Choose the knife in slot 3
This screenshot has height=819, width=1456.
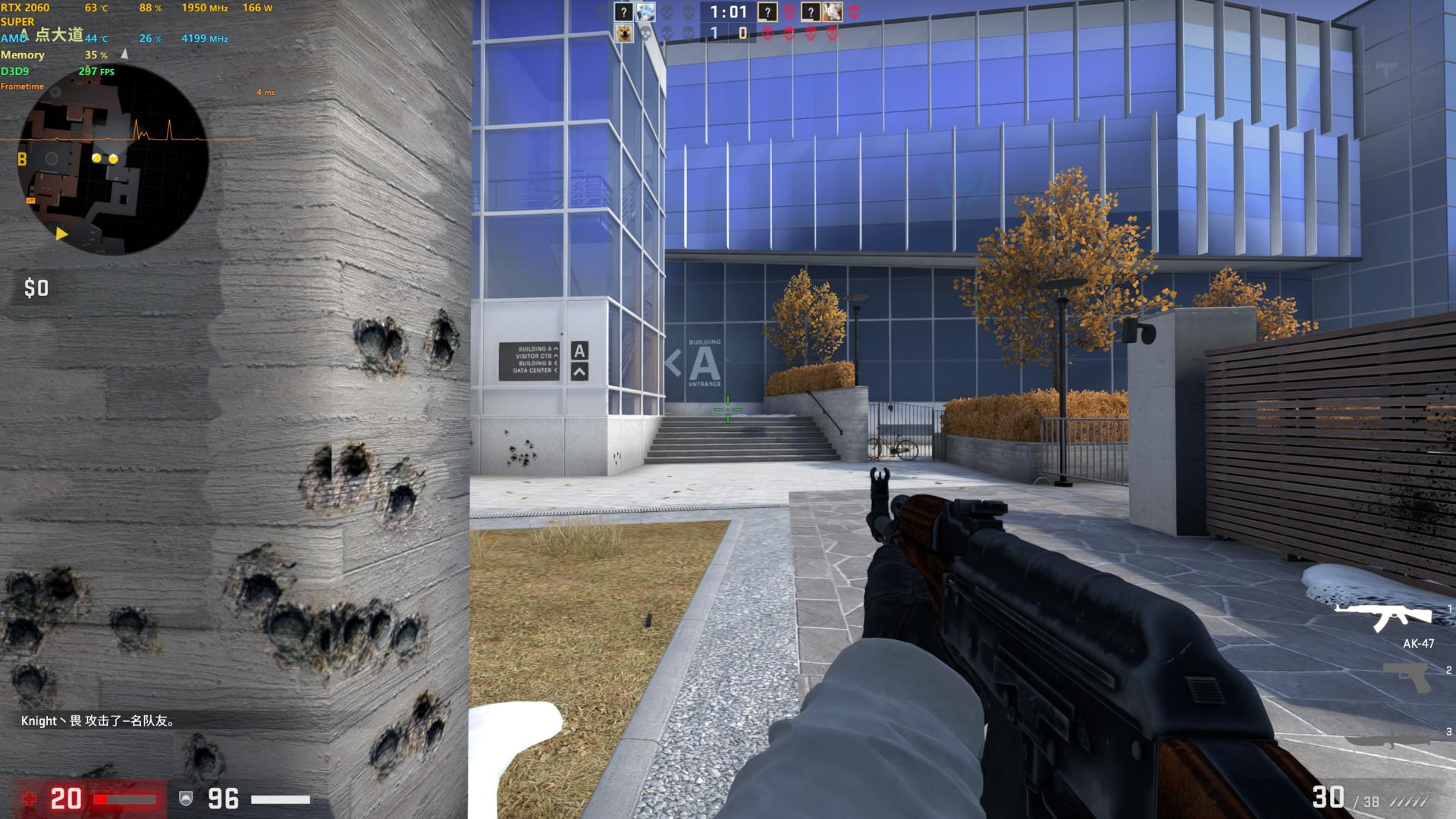pos(1394,739)
